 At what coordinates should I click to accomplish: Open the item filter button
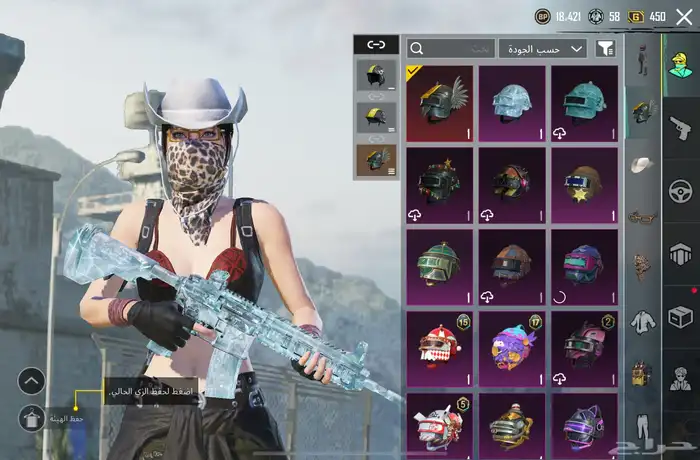605,48
